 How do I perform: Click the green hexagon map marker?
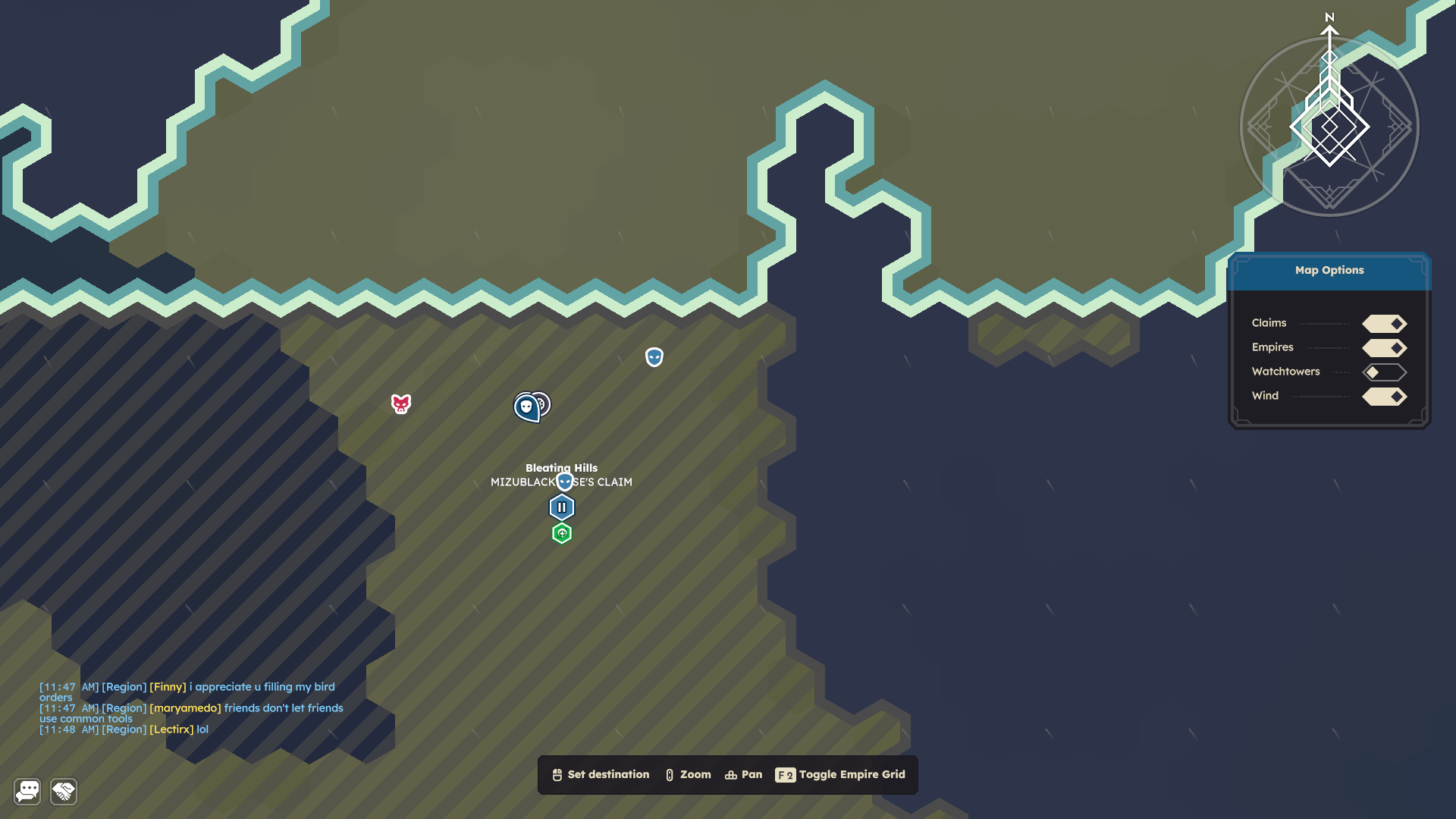[562, 534]
